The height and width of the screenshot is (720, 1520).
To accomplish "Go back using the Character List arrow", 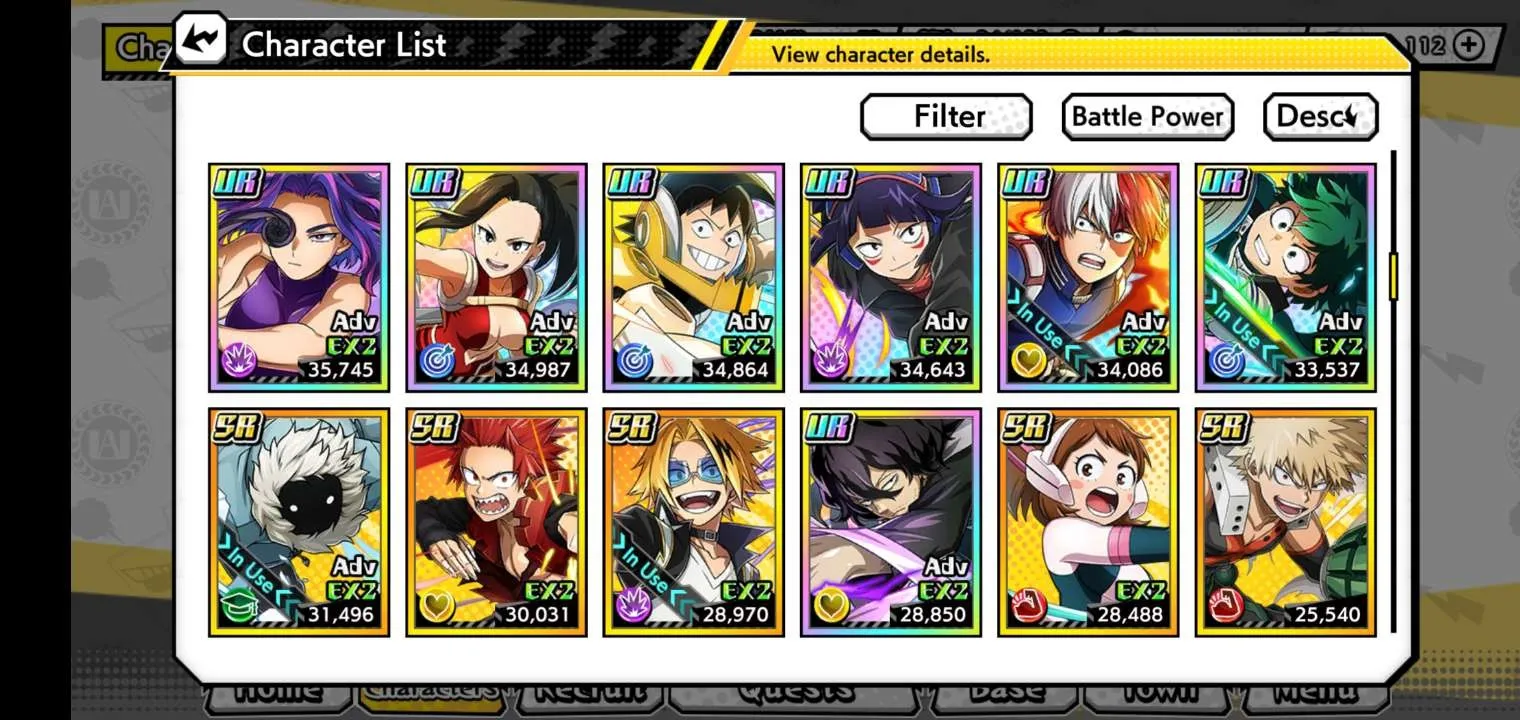I will 200,42.
